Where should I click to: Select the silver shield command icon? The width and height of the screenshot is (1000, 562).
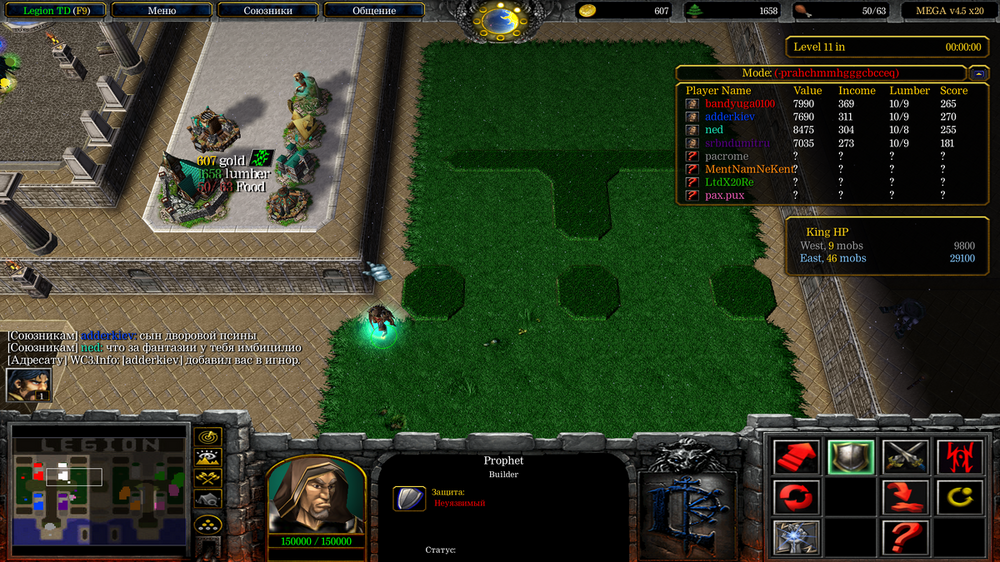pyautogui.click(x=850, y=457)
